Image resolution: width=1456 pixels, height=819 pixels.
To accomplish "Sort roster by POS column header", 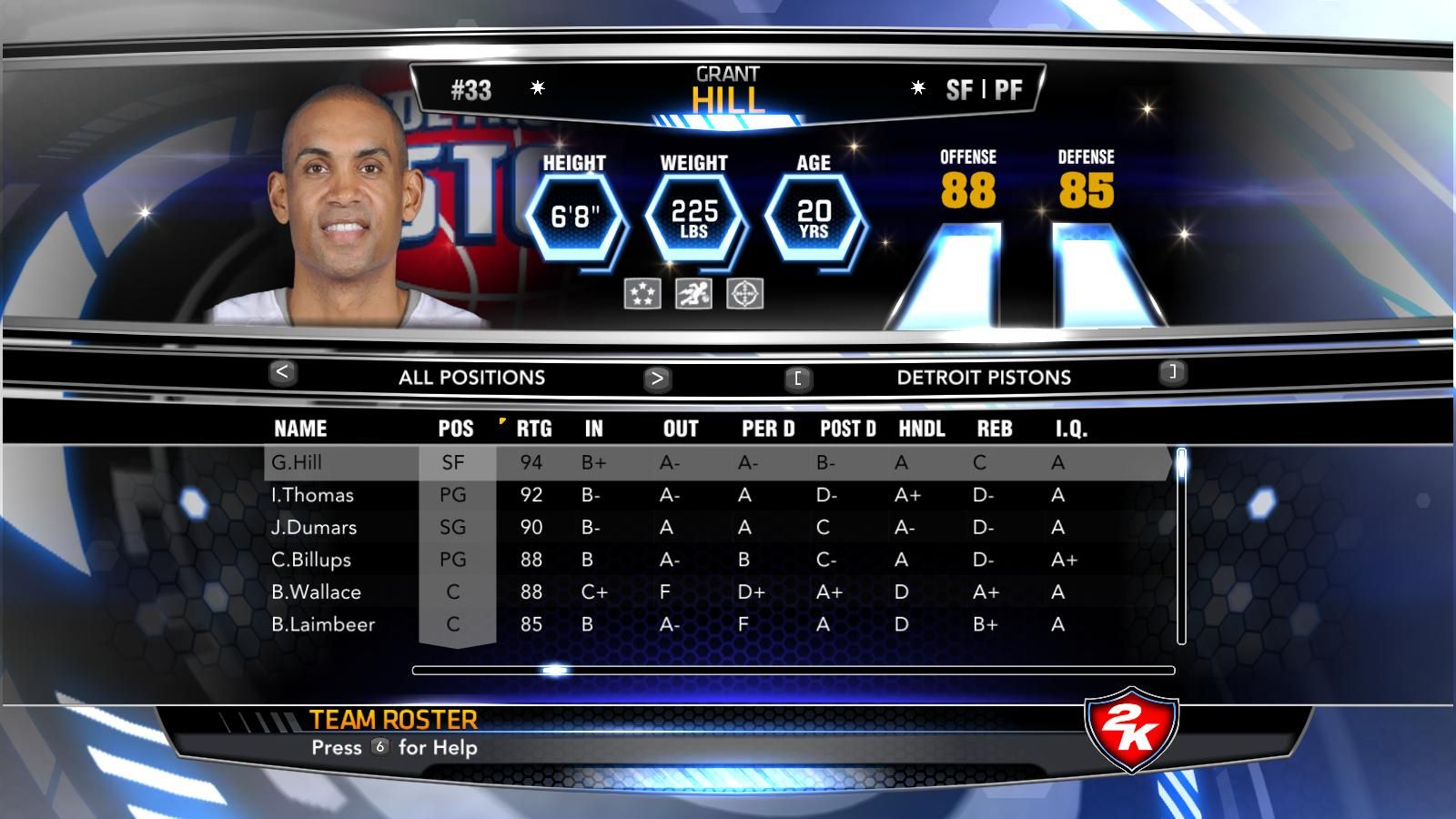I will point(456,429).
